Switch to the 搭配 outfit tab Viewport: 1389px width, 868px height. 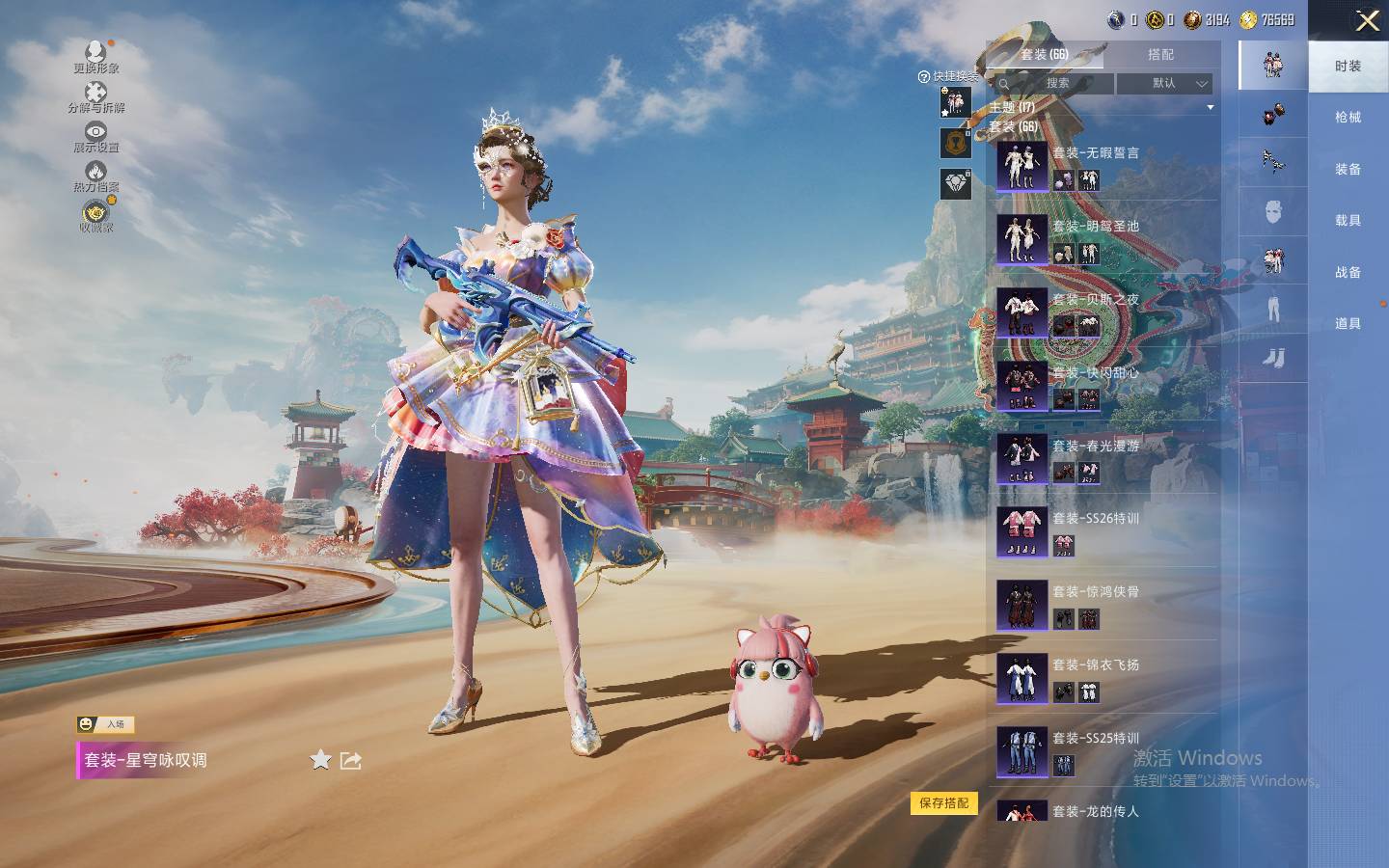tap(1160, 55)
